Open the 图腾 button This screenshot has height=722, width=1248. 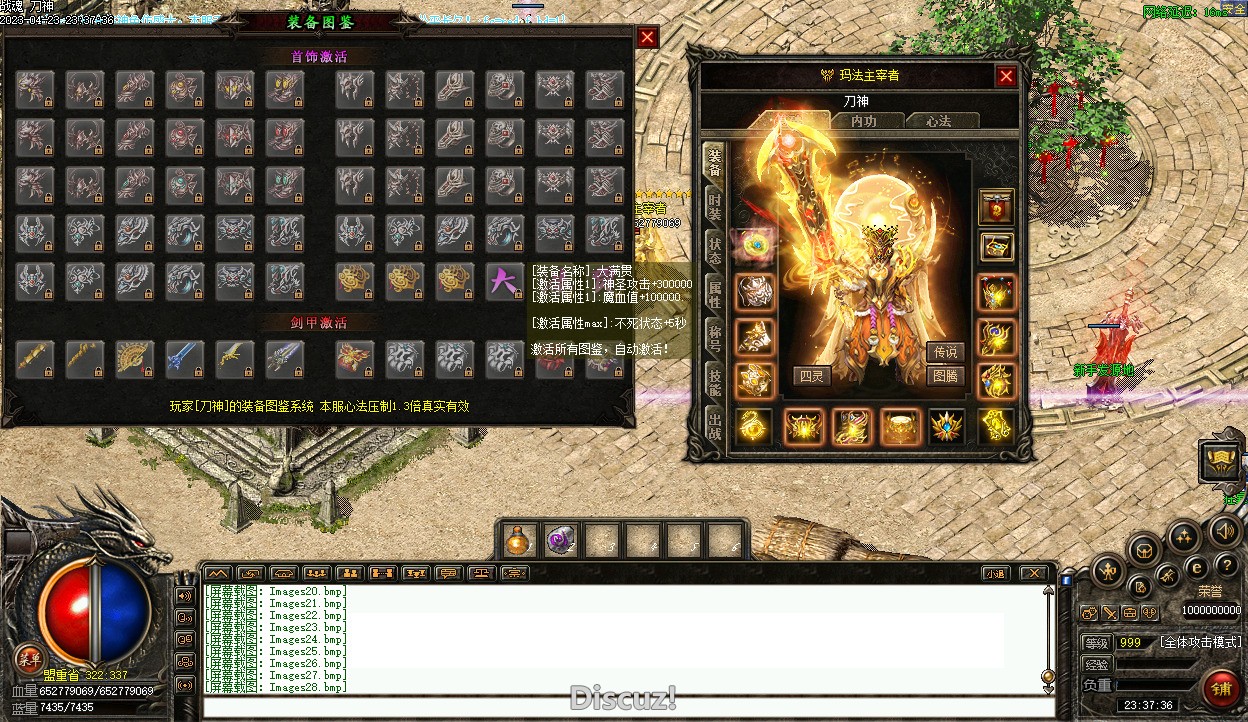[945, 376]
